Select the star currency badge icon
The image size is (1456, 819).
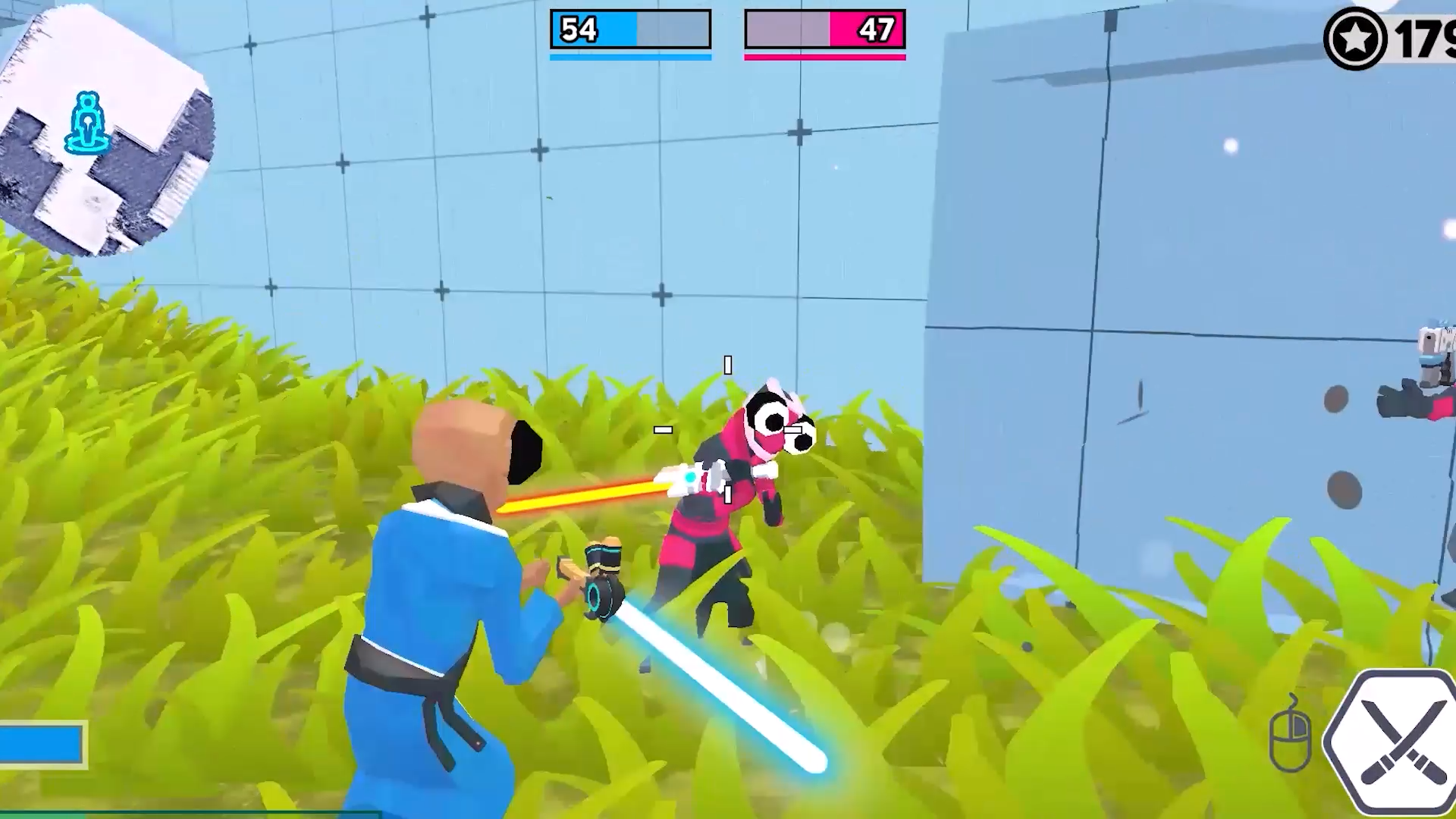1355,34
